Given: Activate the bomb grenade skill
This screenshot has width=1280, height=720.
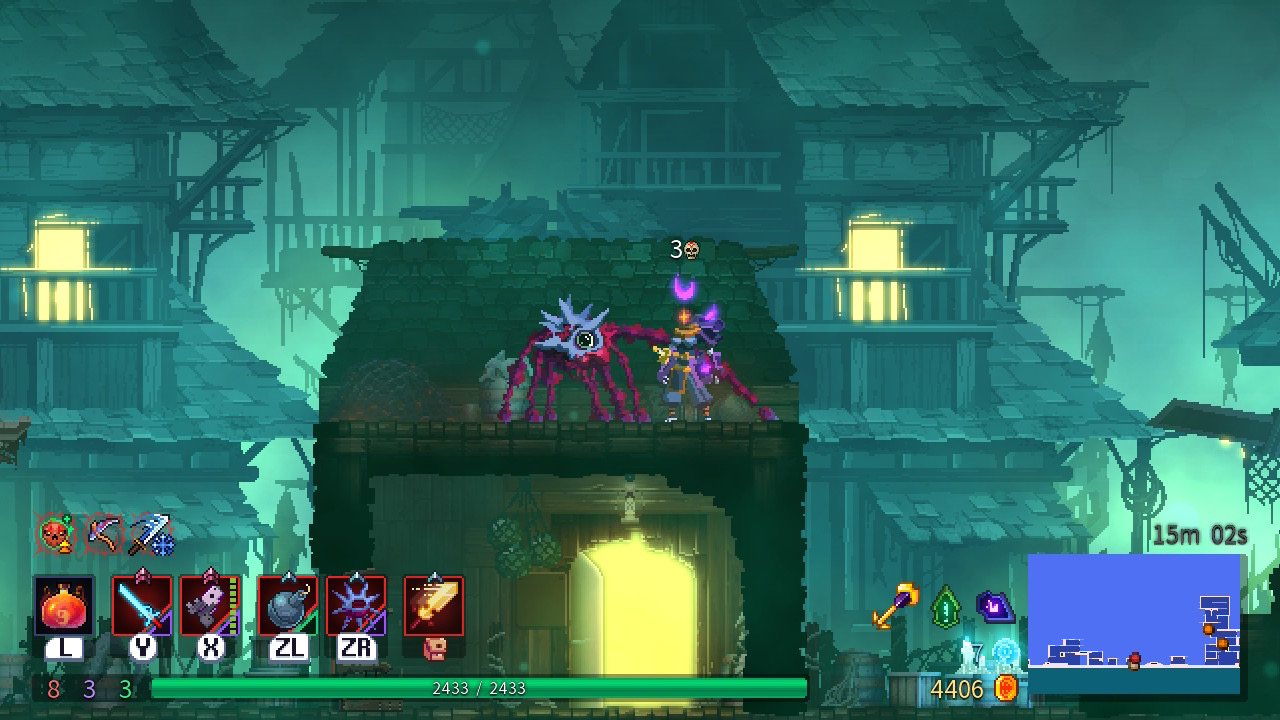Looking at the screenshot, I should [x=287, y=606].
